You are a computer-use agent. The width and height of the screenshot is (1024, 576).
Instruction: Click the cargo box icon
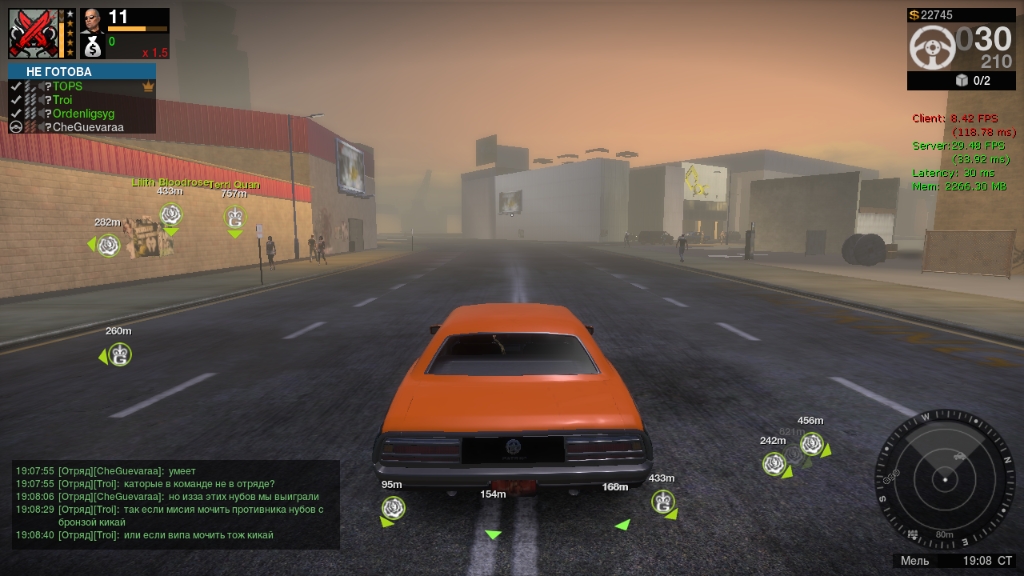tap(962, 81)
